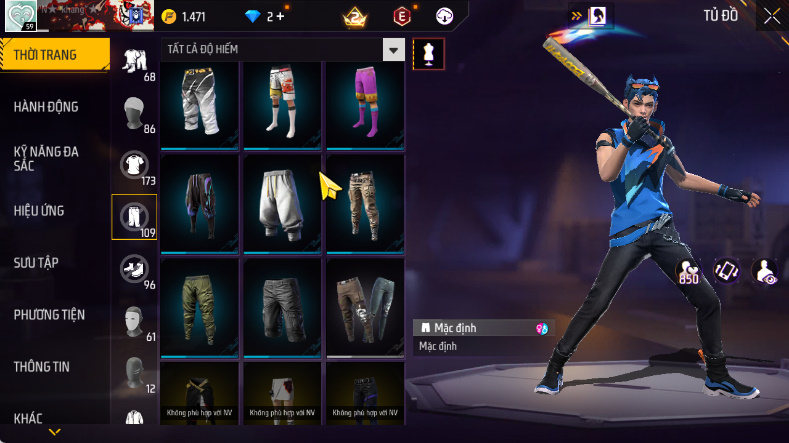Go to KỸ NĂNG ĐA SẮC section
Image resolution: width=789 pixels, height=443 pixels.
(46, 158)
